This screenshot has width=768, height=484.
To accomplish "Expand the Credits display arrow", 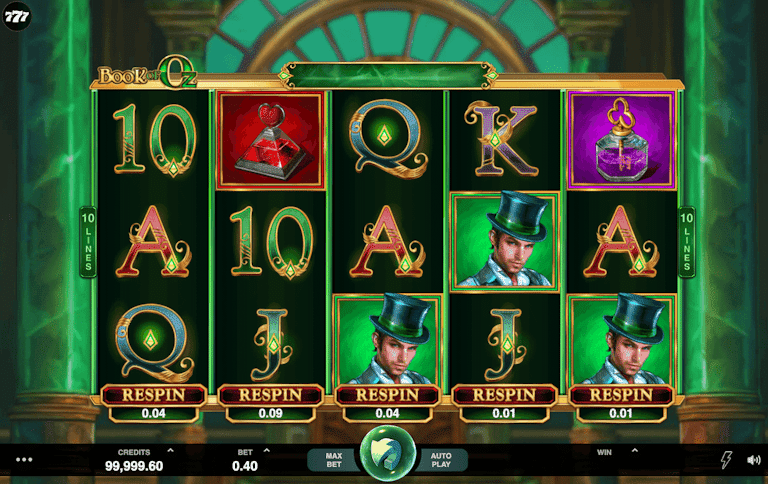I will click(170, 451).
